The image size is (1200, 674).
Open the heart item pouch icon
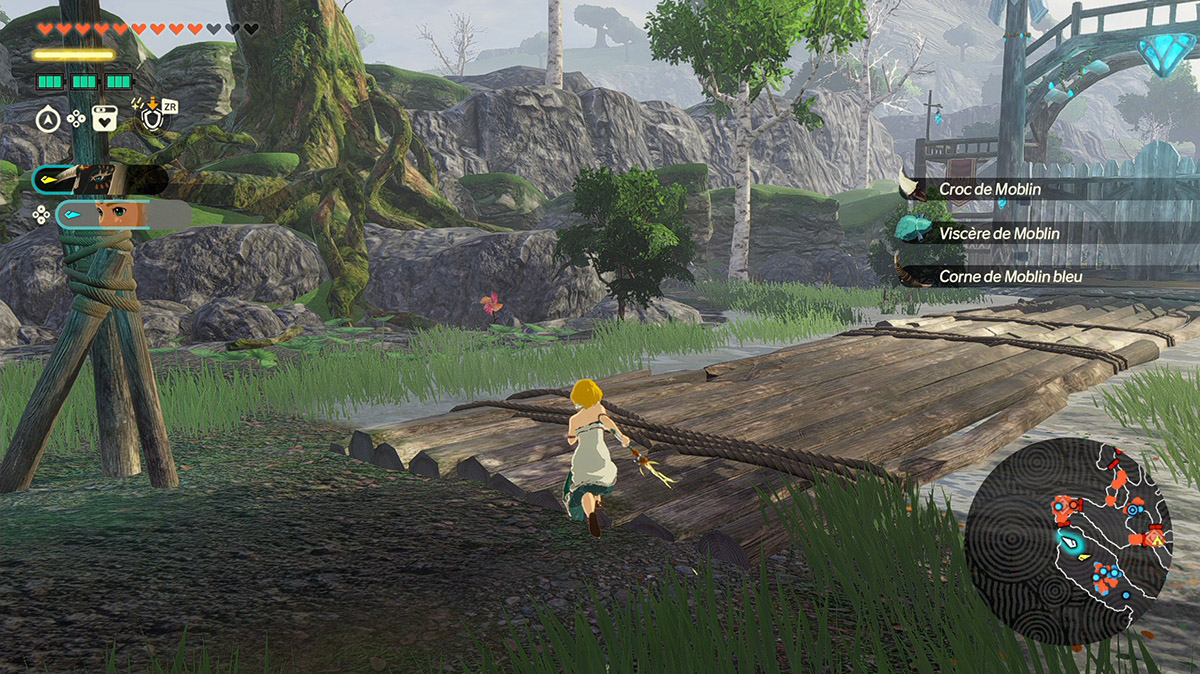(105, 119)
